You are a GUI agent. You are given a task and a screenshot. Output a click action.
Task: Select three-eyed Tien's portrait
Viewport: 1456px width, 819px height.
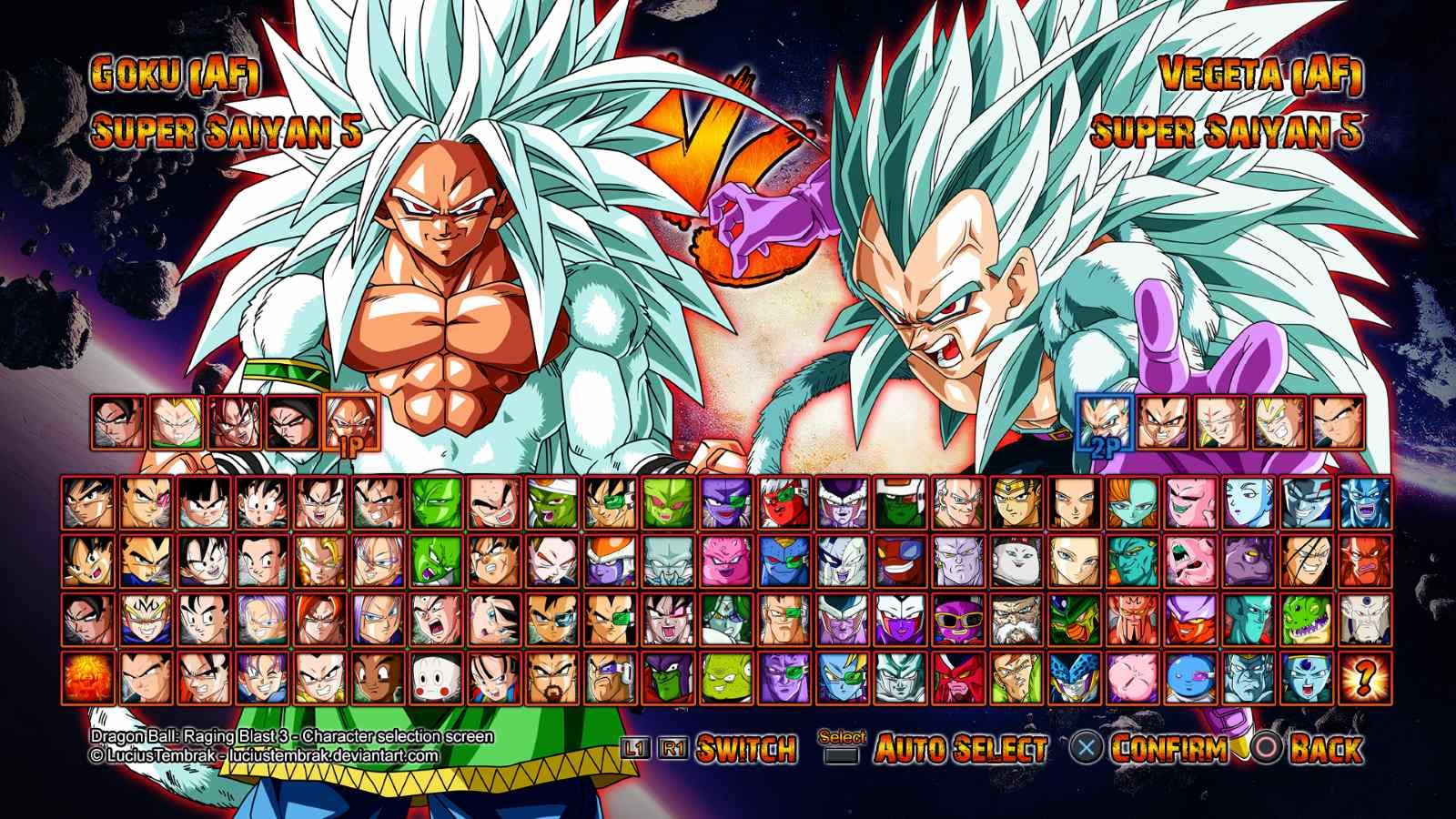pyautogui.click(x=432, y=619)
